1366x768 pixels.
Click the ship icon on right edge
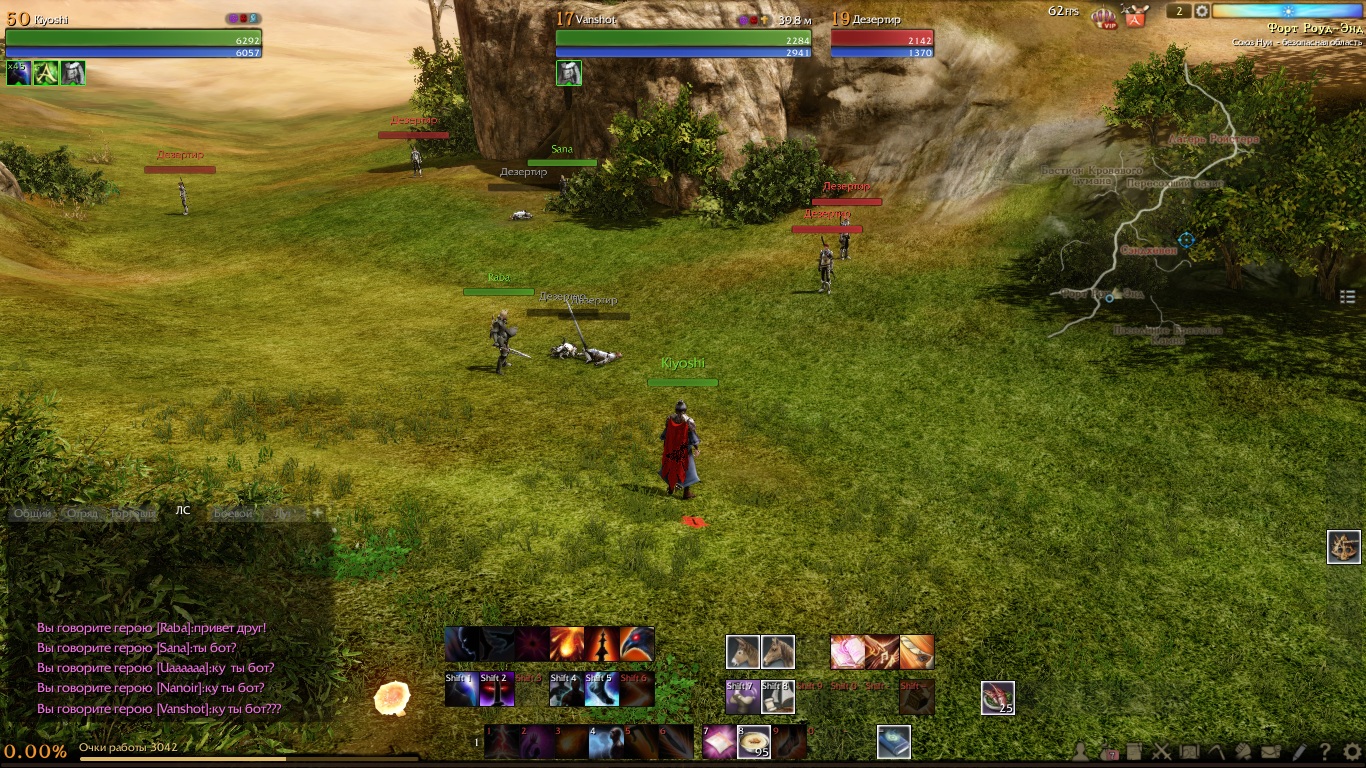(x=1343, y=547)
